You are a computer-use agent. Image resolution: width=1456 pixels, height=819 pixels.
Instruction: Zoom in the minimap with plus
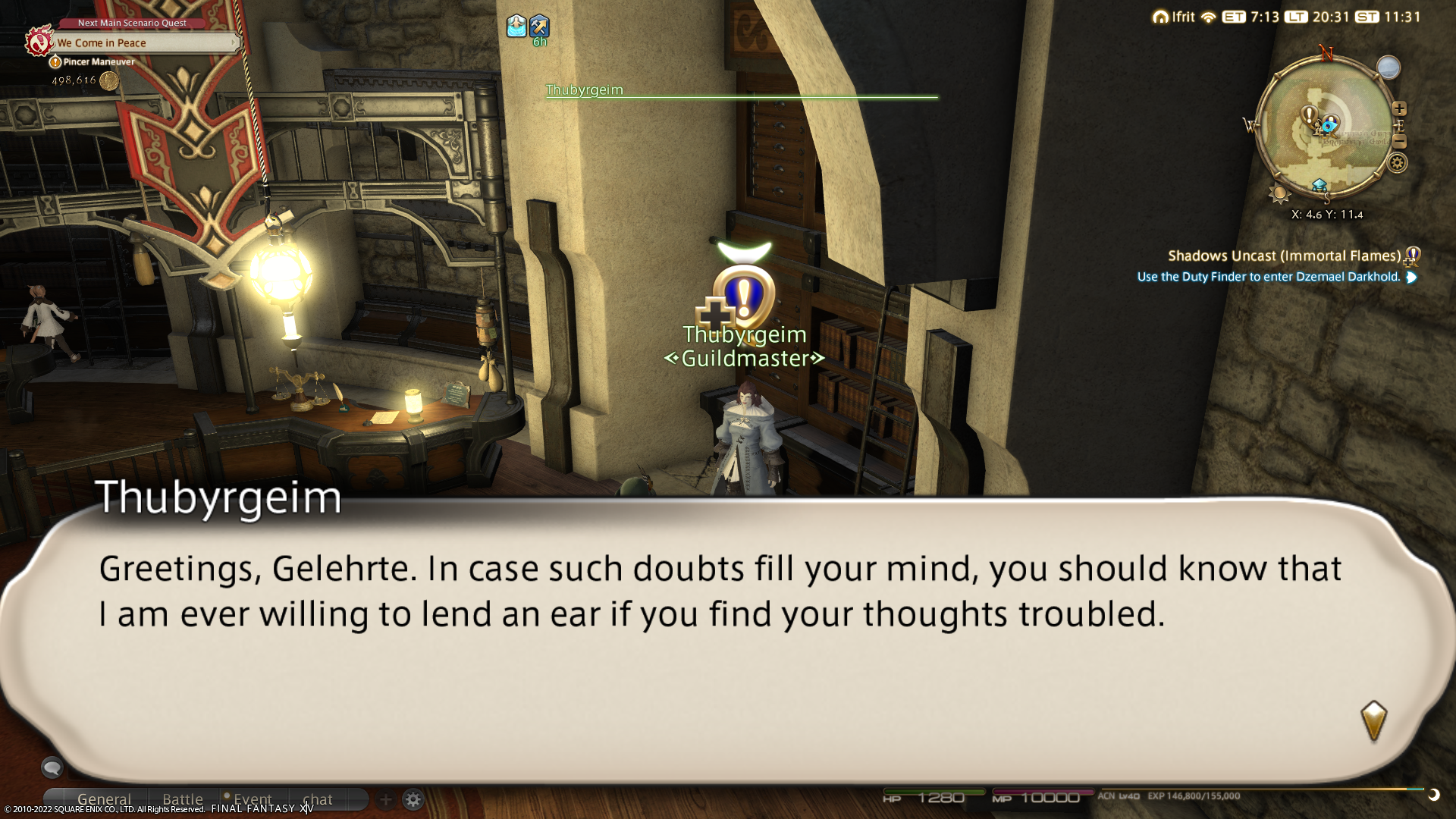click(1399, 108)
